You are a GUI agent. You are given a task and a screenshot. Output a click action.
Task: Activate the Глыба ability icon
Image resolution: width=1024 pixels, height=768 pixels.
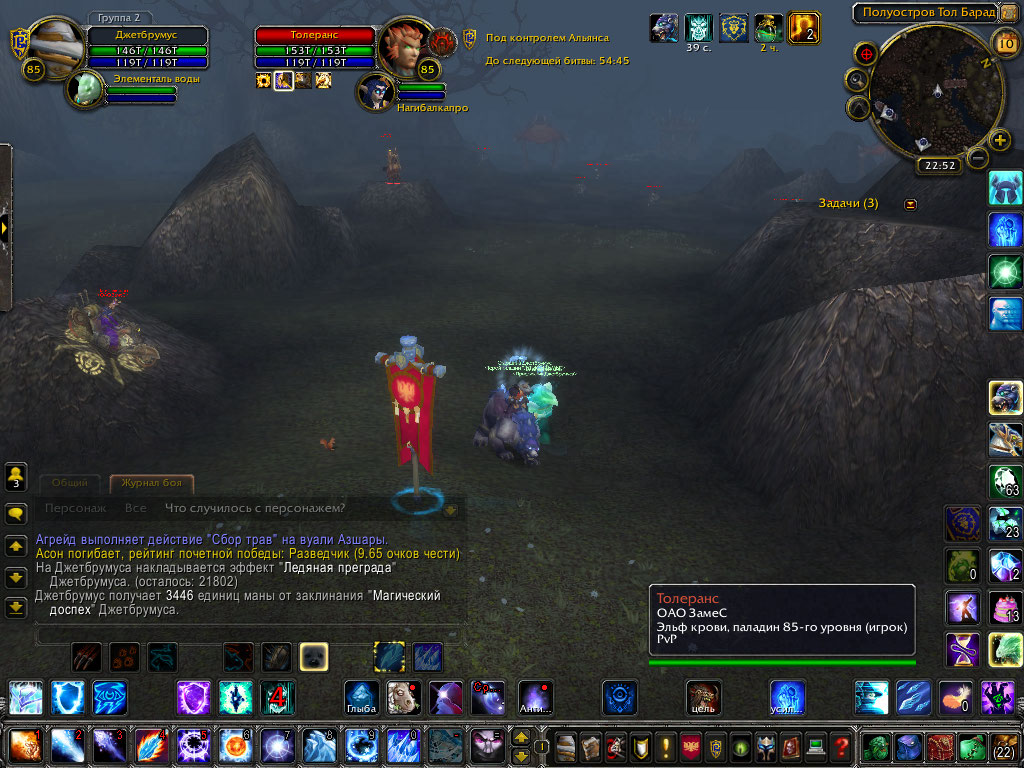(361, 697)
